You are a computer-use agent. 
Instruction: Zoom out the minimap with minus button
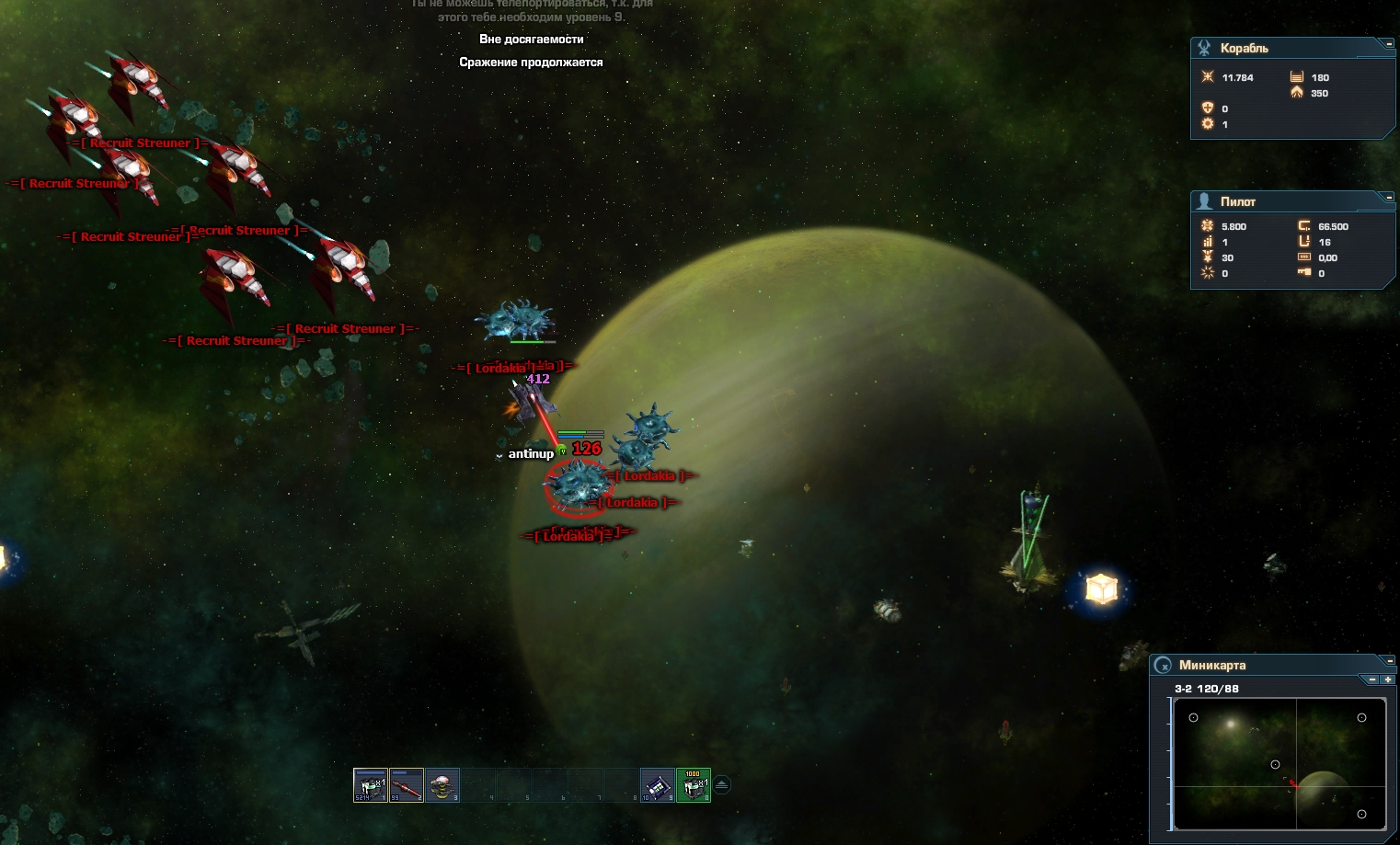point(1372,679)
